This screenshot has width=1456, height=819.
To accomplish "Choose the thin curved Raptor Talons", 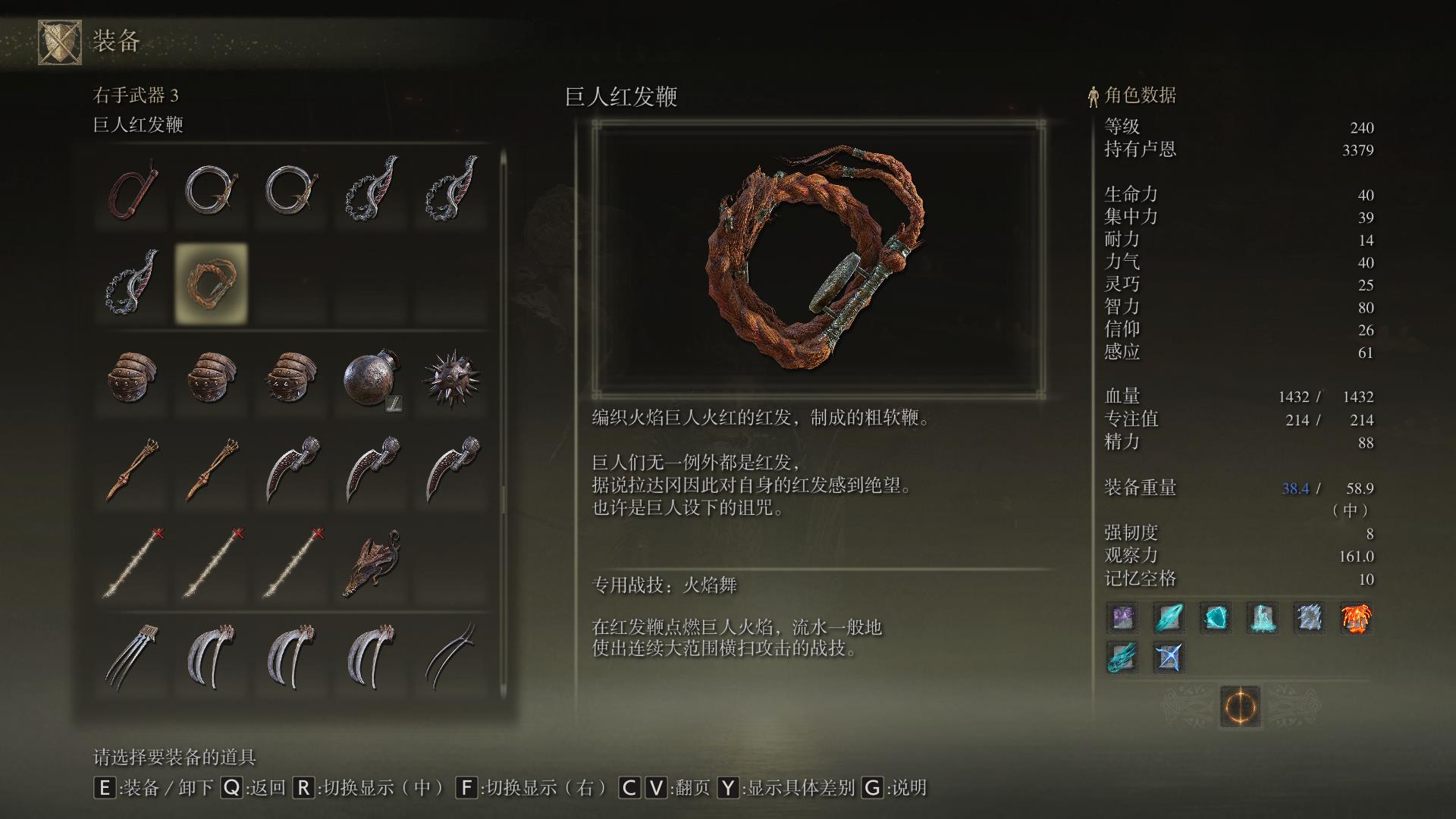I will 452,657.
